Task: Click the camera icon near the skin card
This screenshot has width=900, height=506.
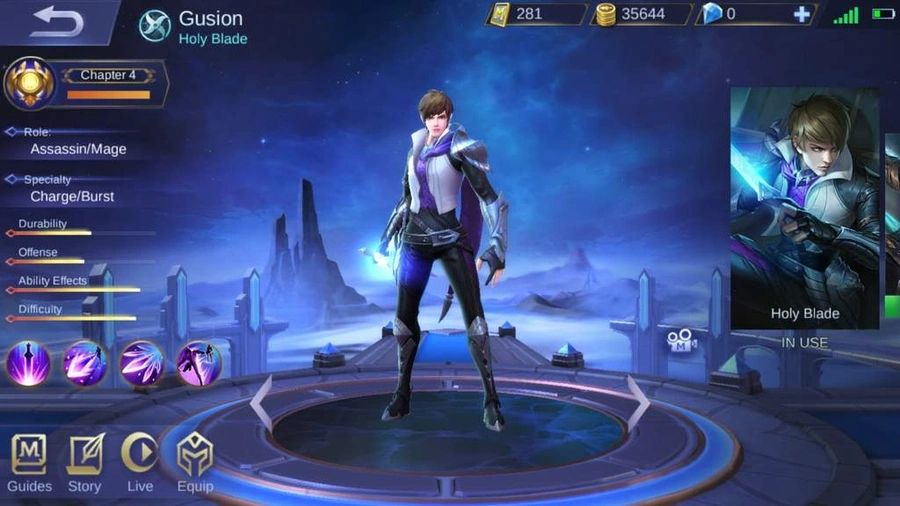Action: 682,343
